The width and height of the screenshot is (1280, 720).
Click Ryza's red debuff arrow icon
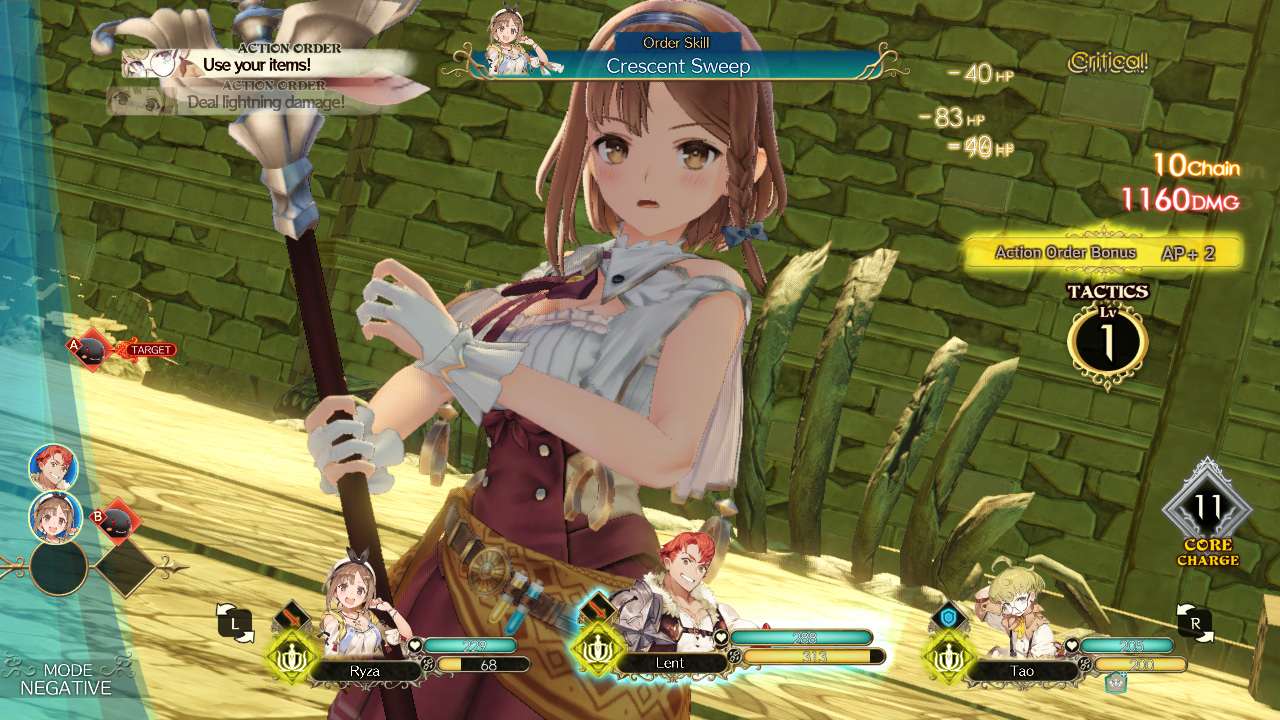tap(290, 613)
